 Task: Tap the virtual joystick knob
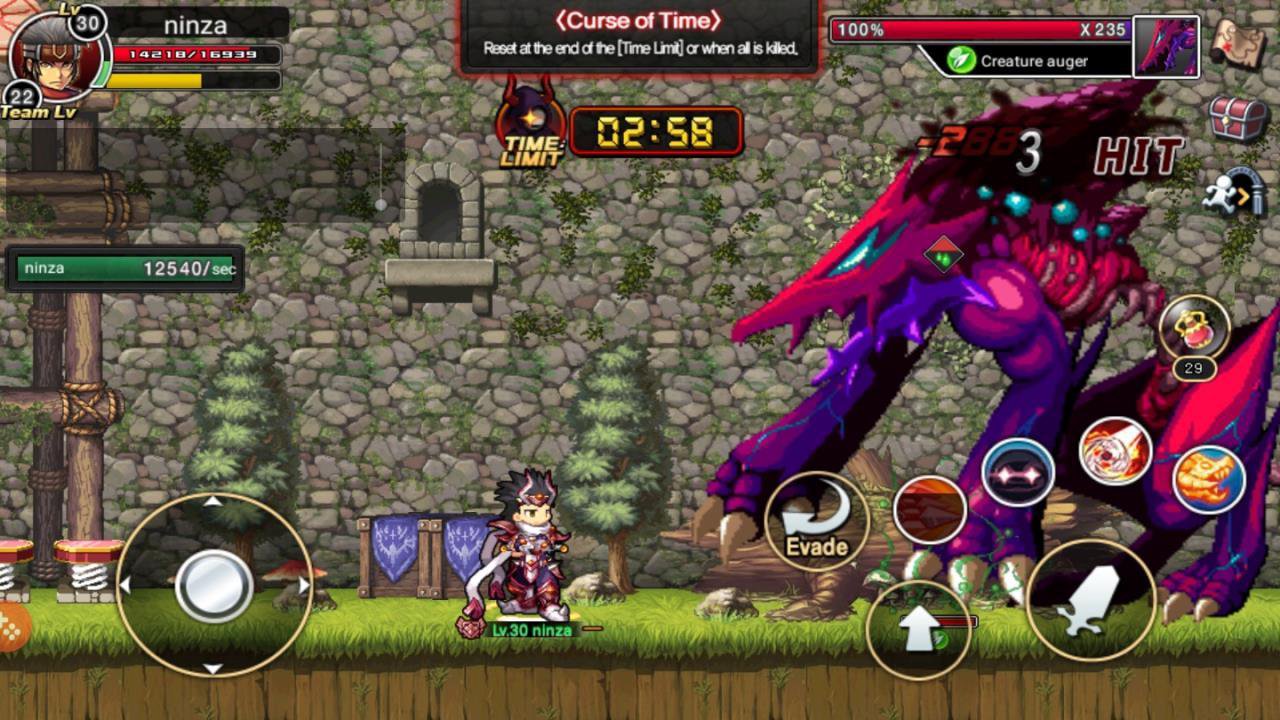(214, 586)
